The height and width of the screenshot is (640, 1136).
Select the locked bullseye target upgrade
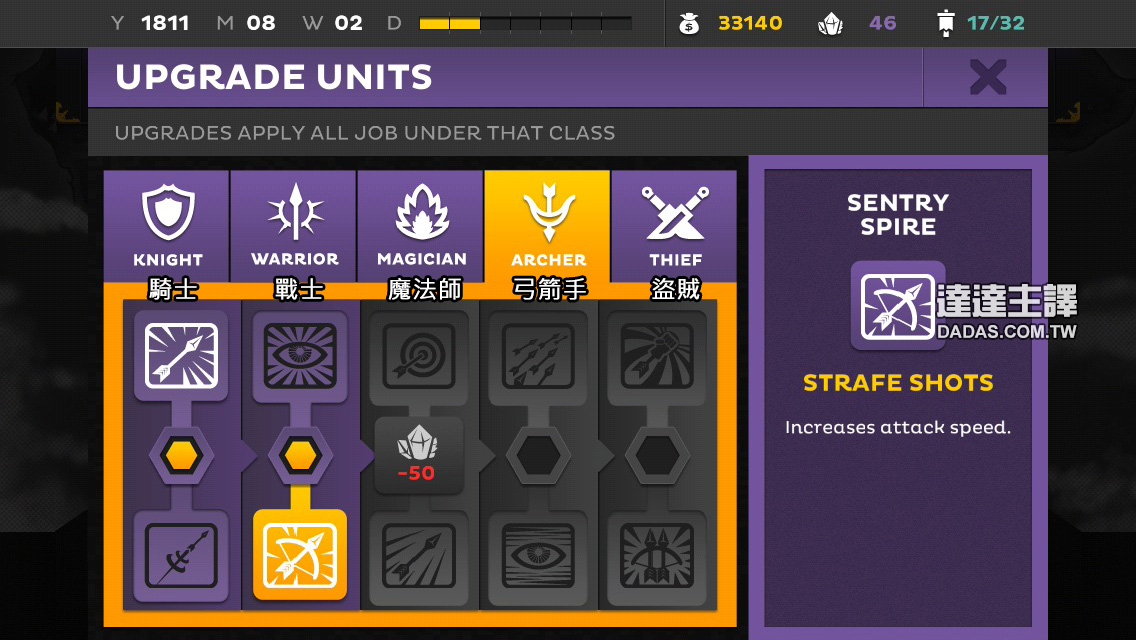419,355
